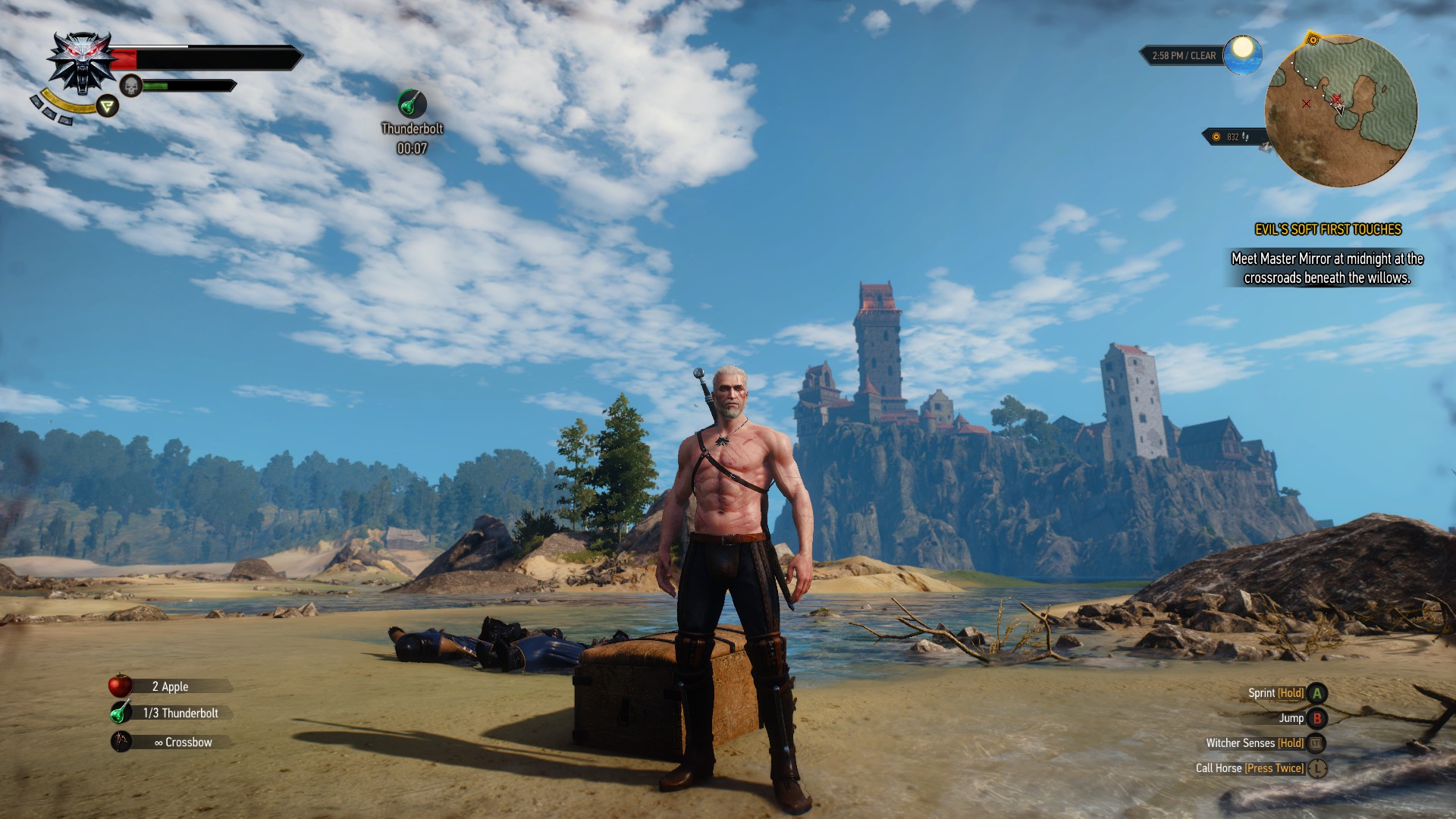This screenshot has width=1456, height=819.
Task: Select the active sign icon
Action: click(108, 106)
